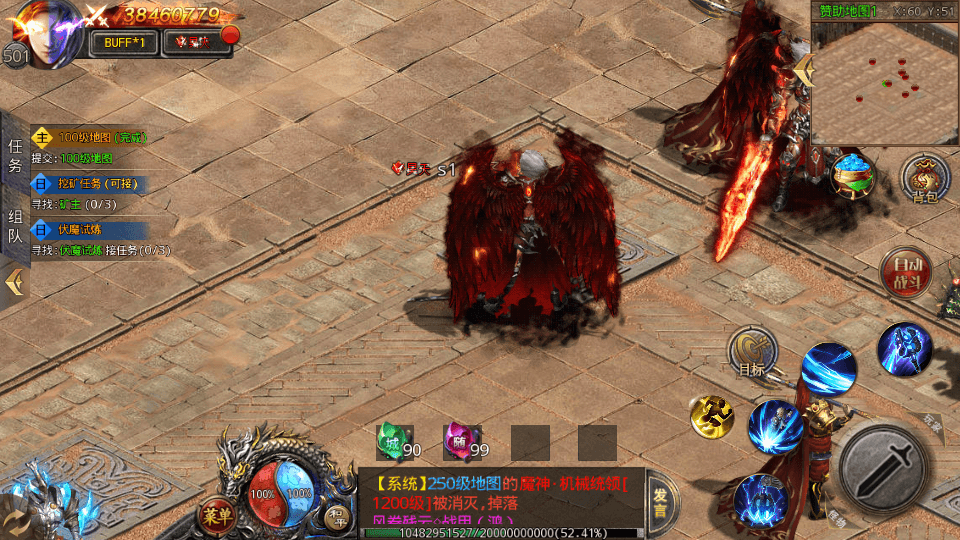The image size is (960, 540).
Task: Open the 背包 backpack
Action: (x=925, y=178)
